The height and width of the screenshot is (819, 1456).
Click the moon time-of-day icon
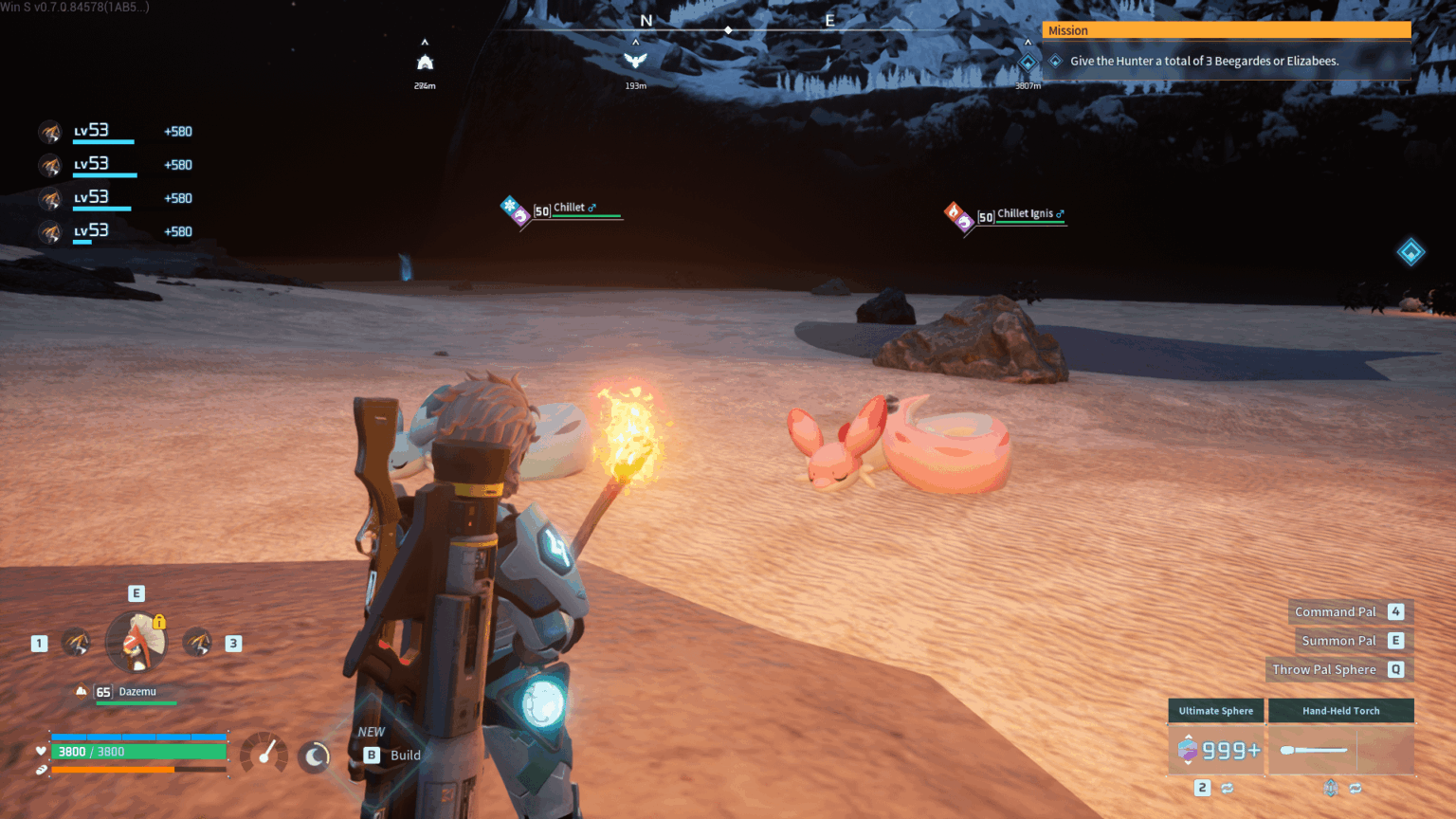click(314, 755)
